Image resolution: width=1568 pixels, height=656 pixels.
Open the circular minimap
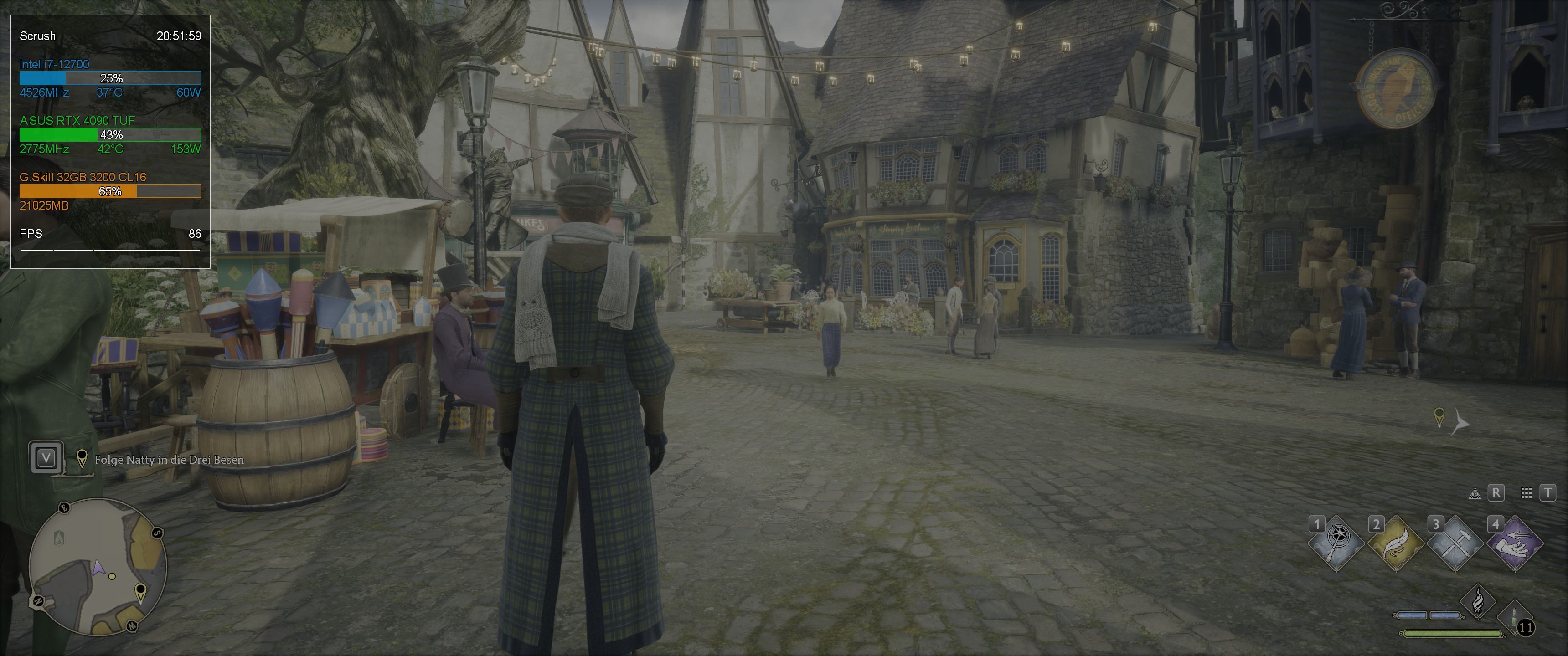[98, 566]
